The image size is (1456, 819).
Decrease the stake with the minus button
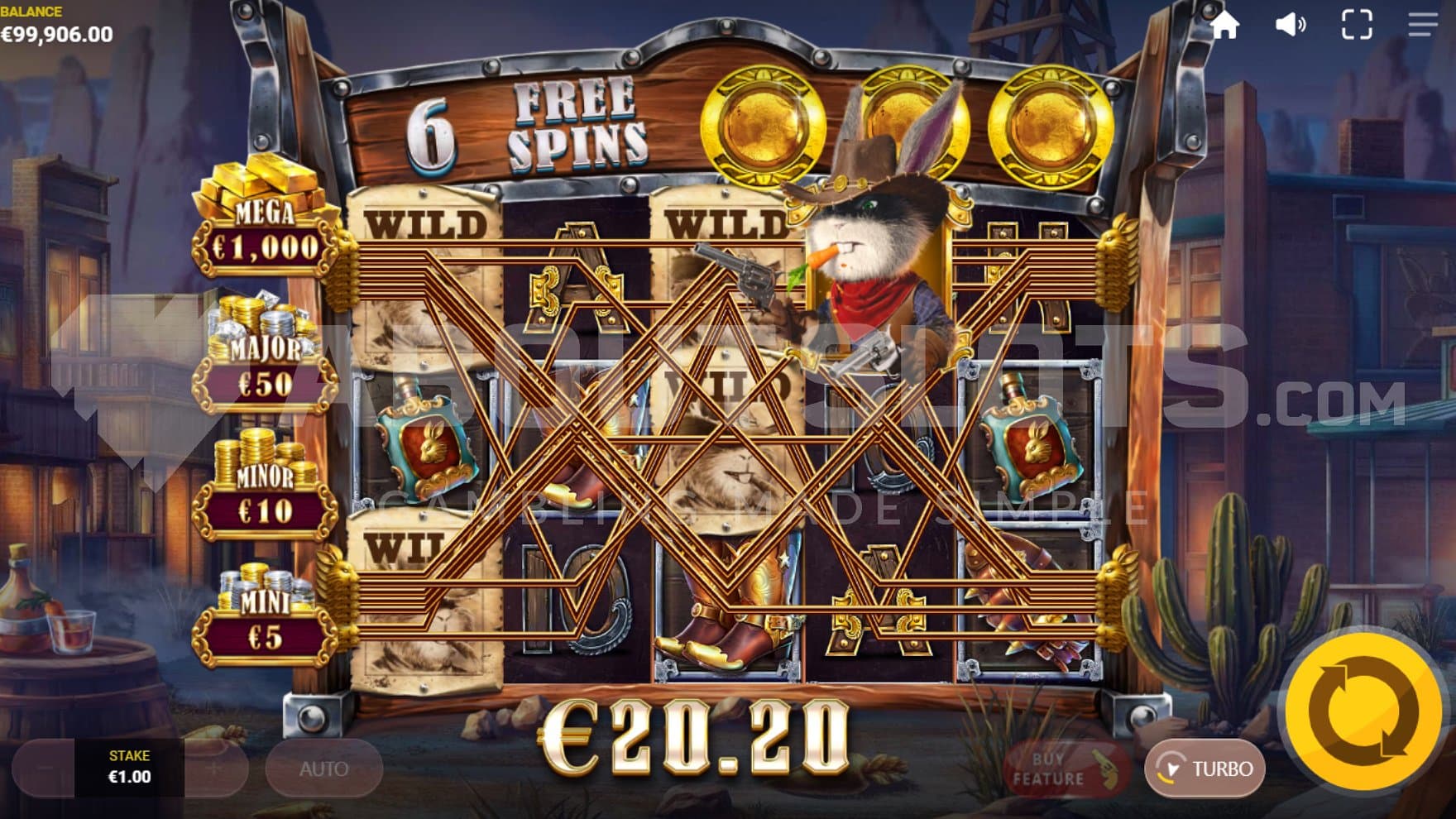[x=45, y=769]
